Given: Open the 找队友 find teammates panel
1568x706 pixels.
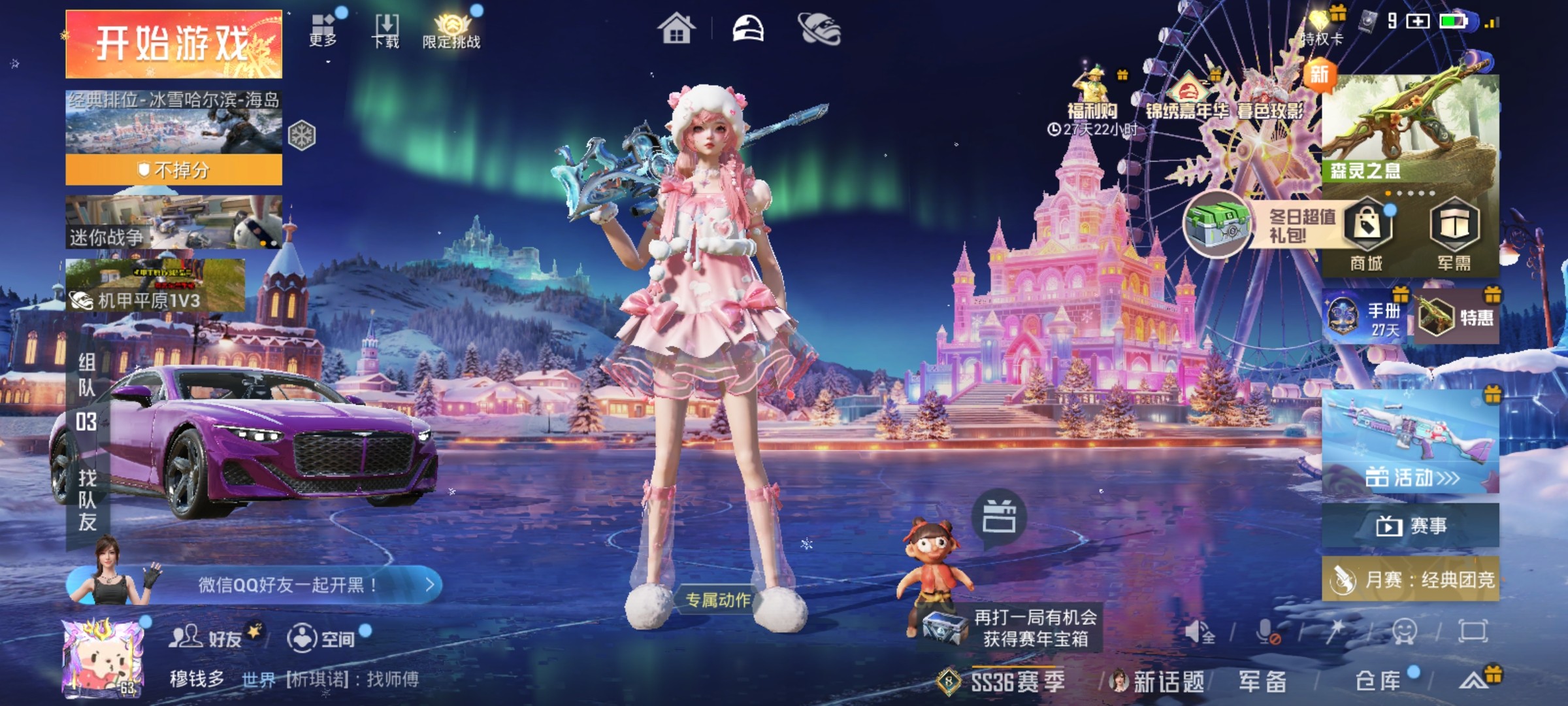Looking at the screenshot, I should click(88, 500).
